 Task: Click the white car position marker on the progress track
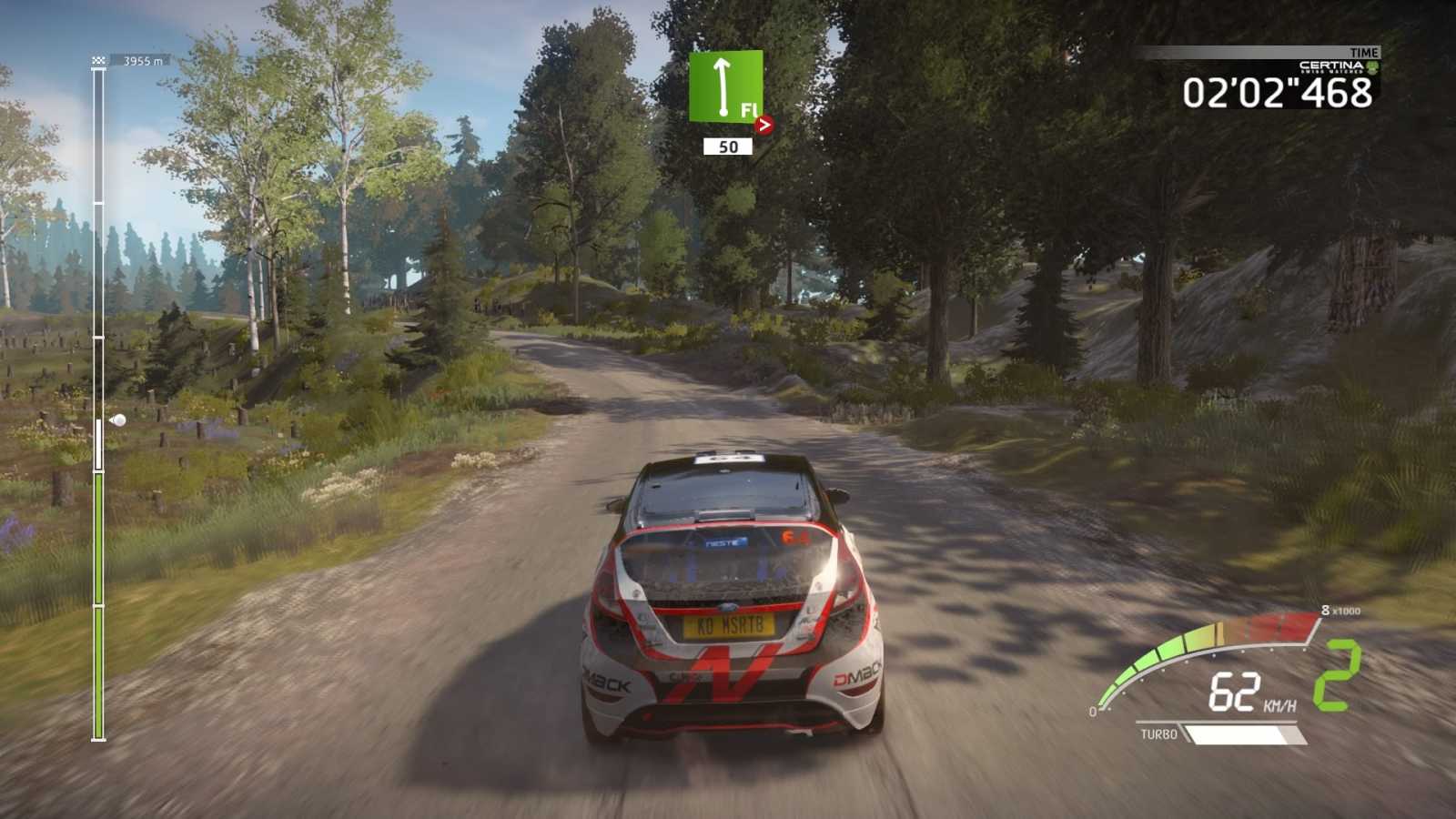tap(117, 420)
